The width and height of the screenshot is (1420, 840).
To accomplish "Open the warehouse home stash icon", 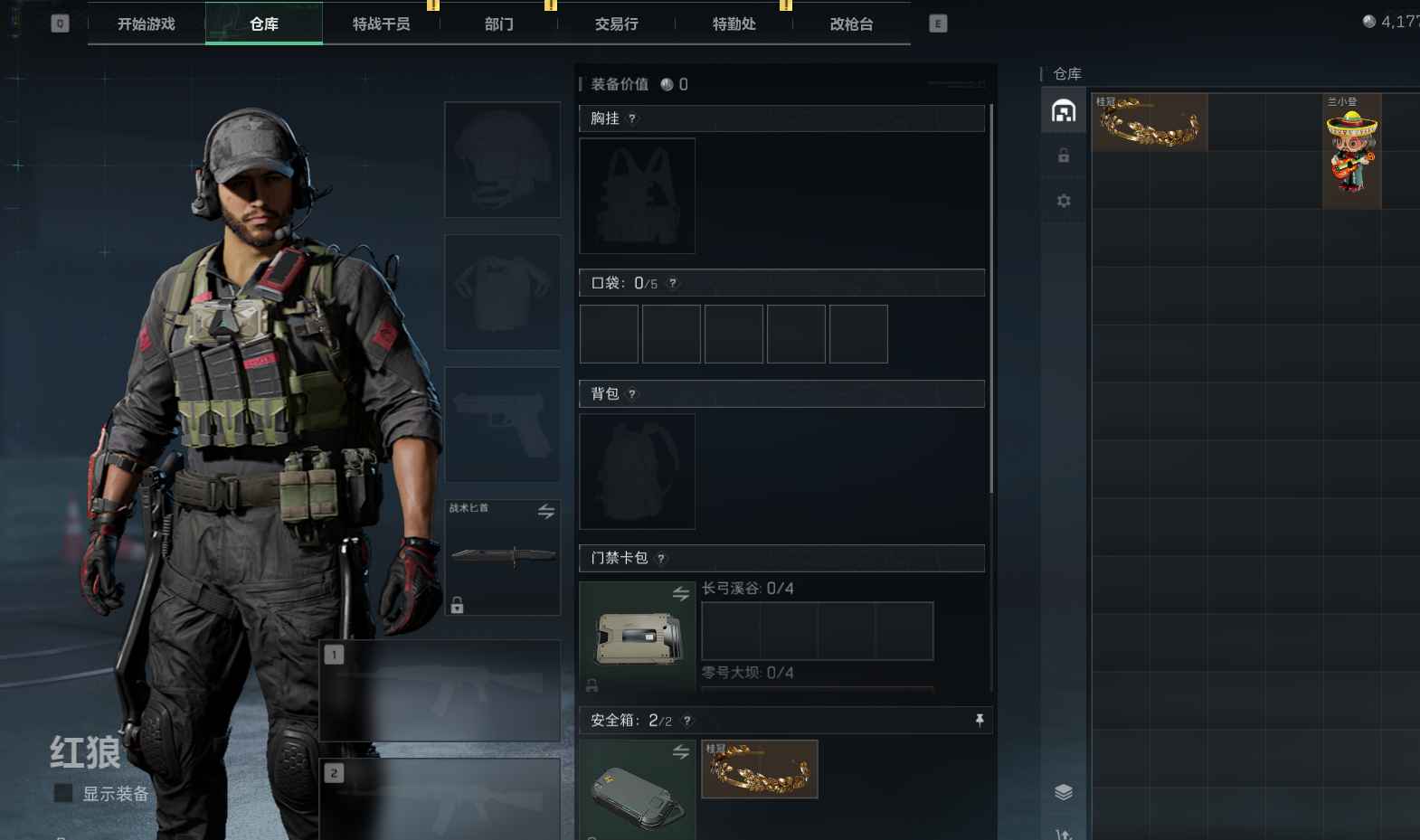I will pyautogui.click(x=1064, y=111).
